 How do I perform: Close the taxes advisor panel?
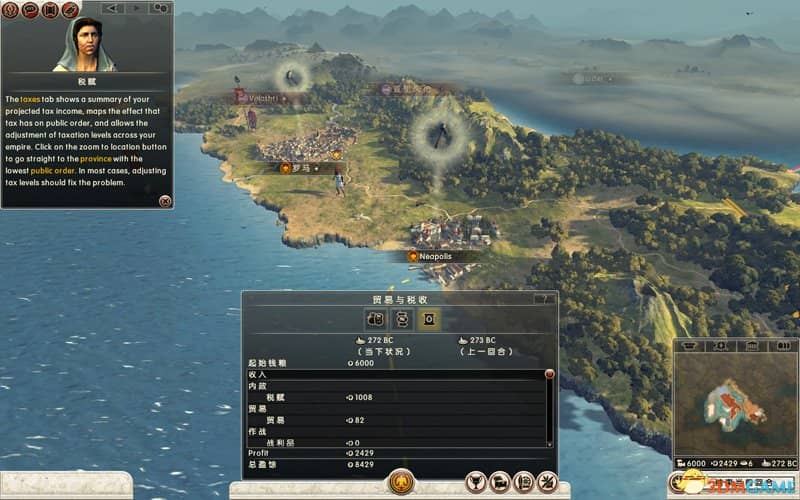(165, 201)
